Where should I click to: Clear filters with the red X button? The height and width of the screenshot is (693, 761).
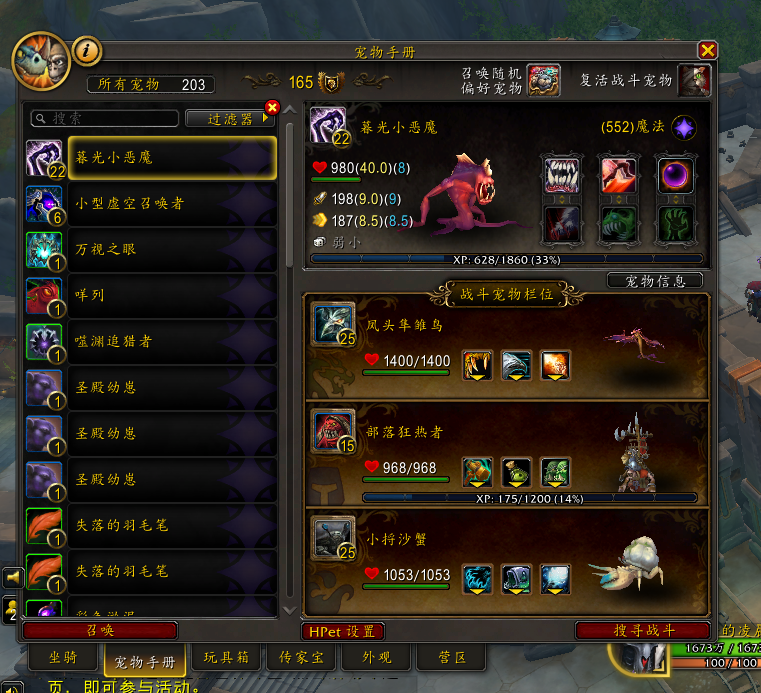tap(271, 108)
